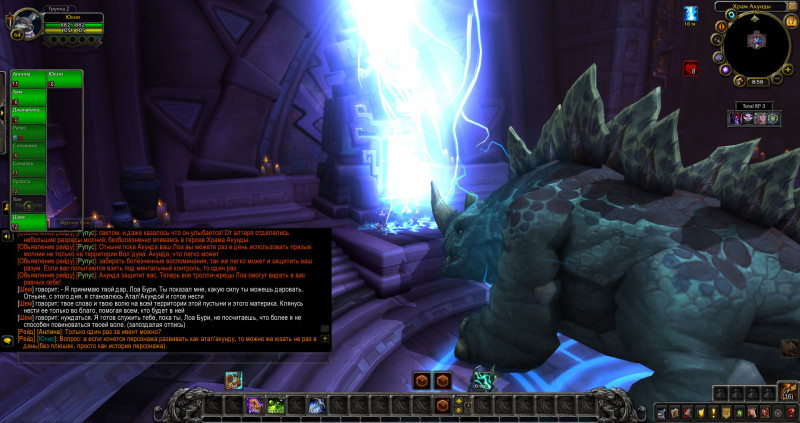This screenshot has width=800, height=423.
Task: Click the teal raptor ability icon
Action: (484, 380)
